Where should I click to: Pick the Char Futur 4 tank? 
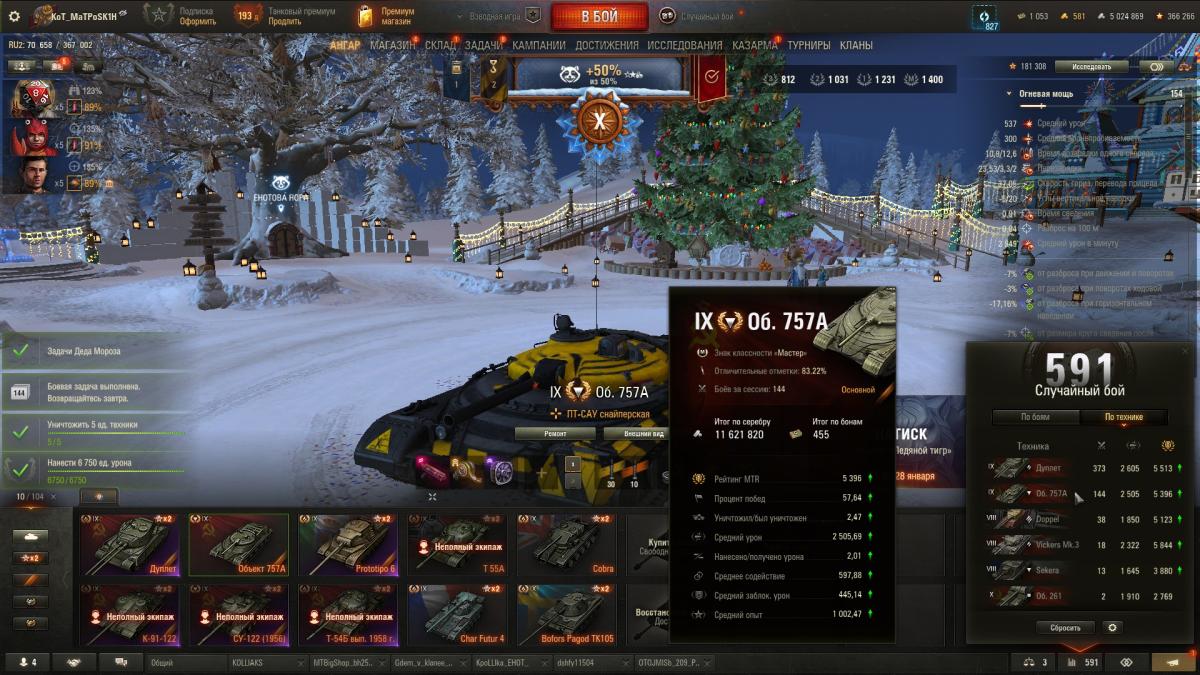pyautogui.click(x=456, y=615)
